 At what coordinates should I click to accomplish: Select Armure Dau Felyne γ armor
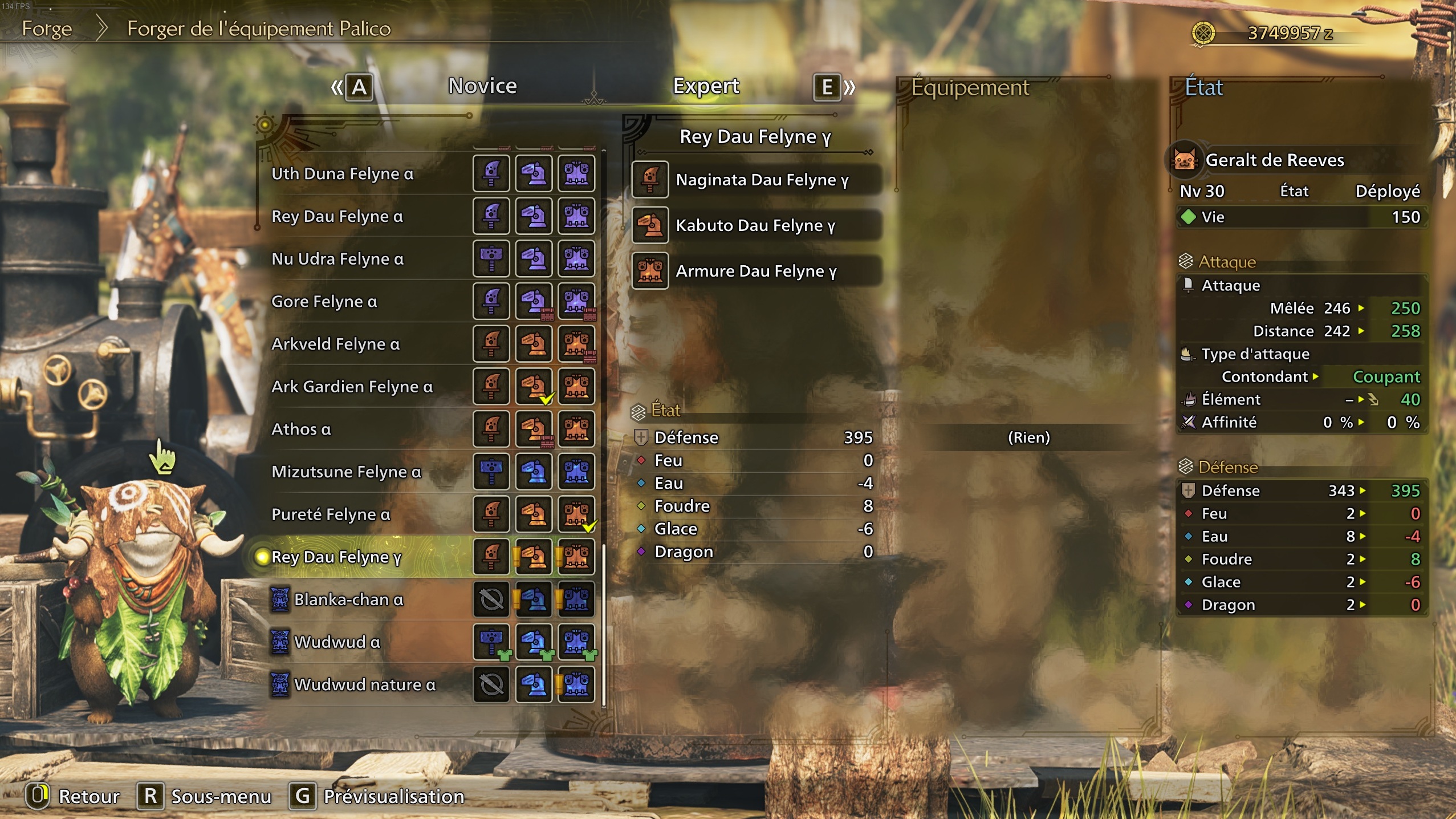756,271
